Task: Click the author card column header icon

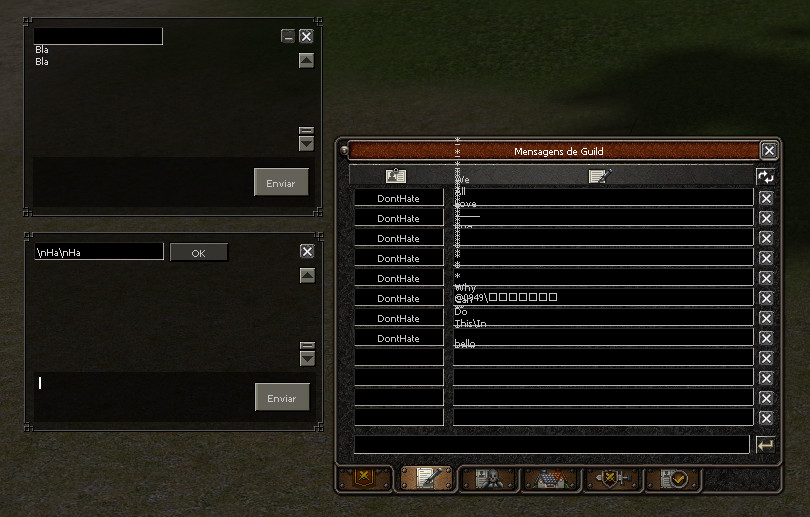Action: tap(396, 176)
